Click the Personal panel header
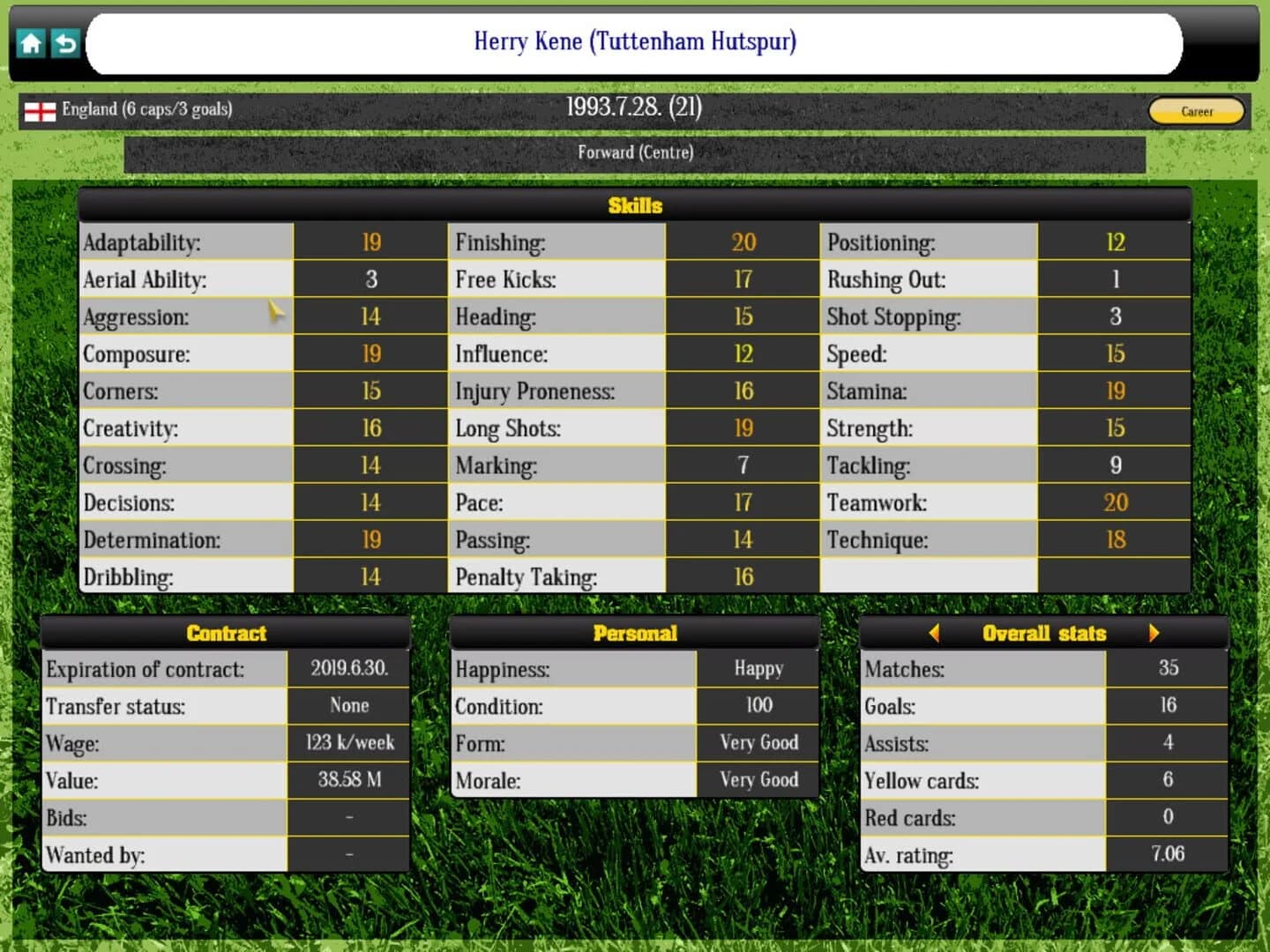The height and width of the screenshot is (952, 1270). pos(634,633)
